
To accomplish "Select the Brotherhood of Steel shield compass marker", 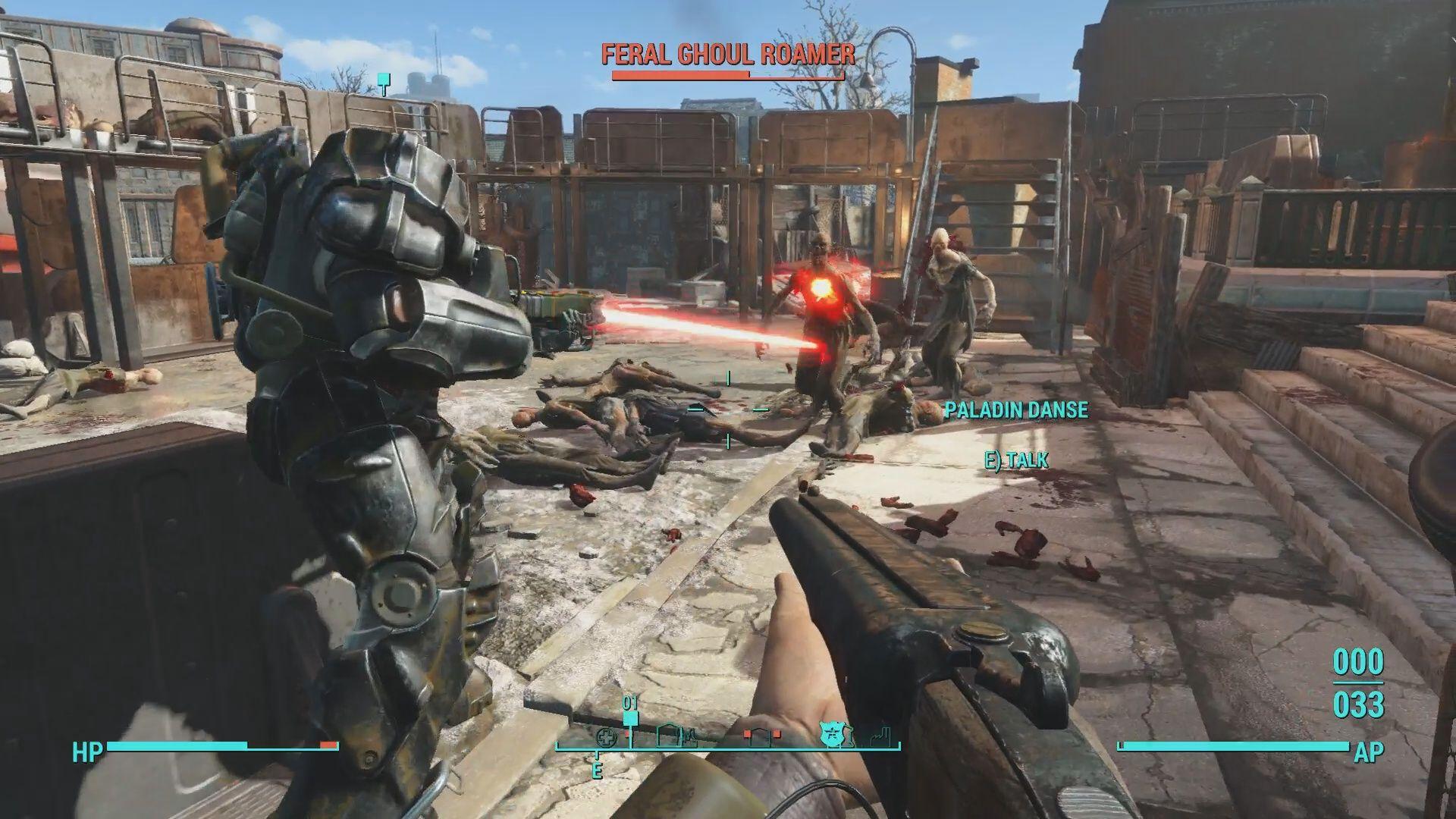I will click(x=832, y=734).
